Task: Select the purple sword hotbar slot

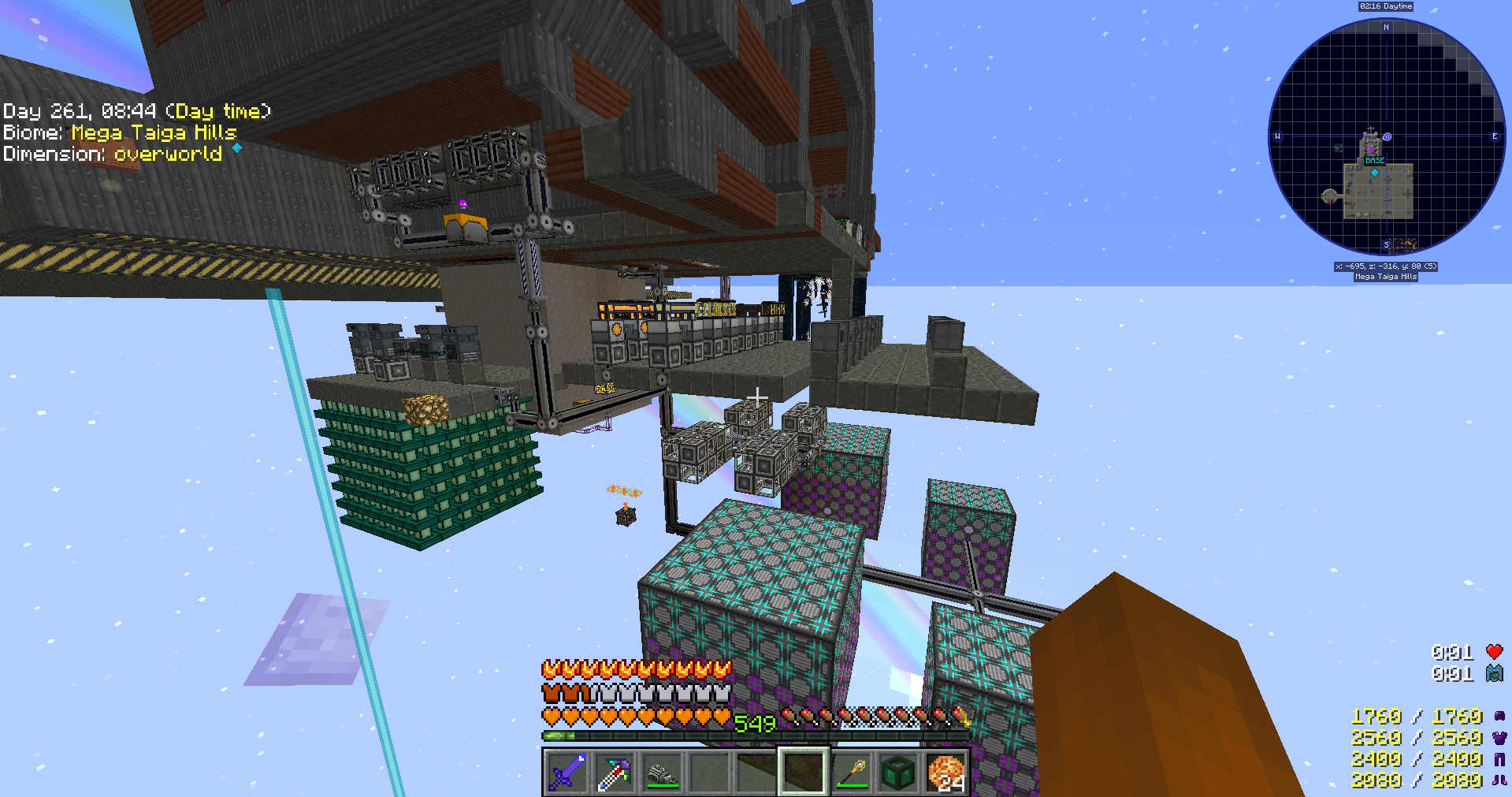Action: (567, 772)
